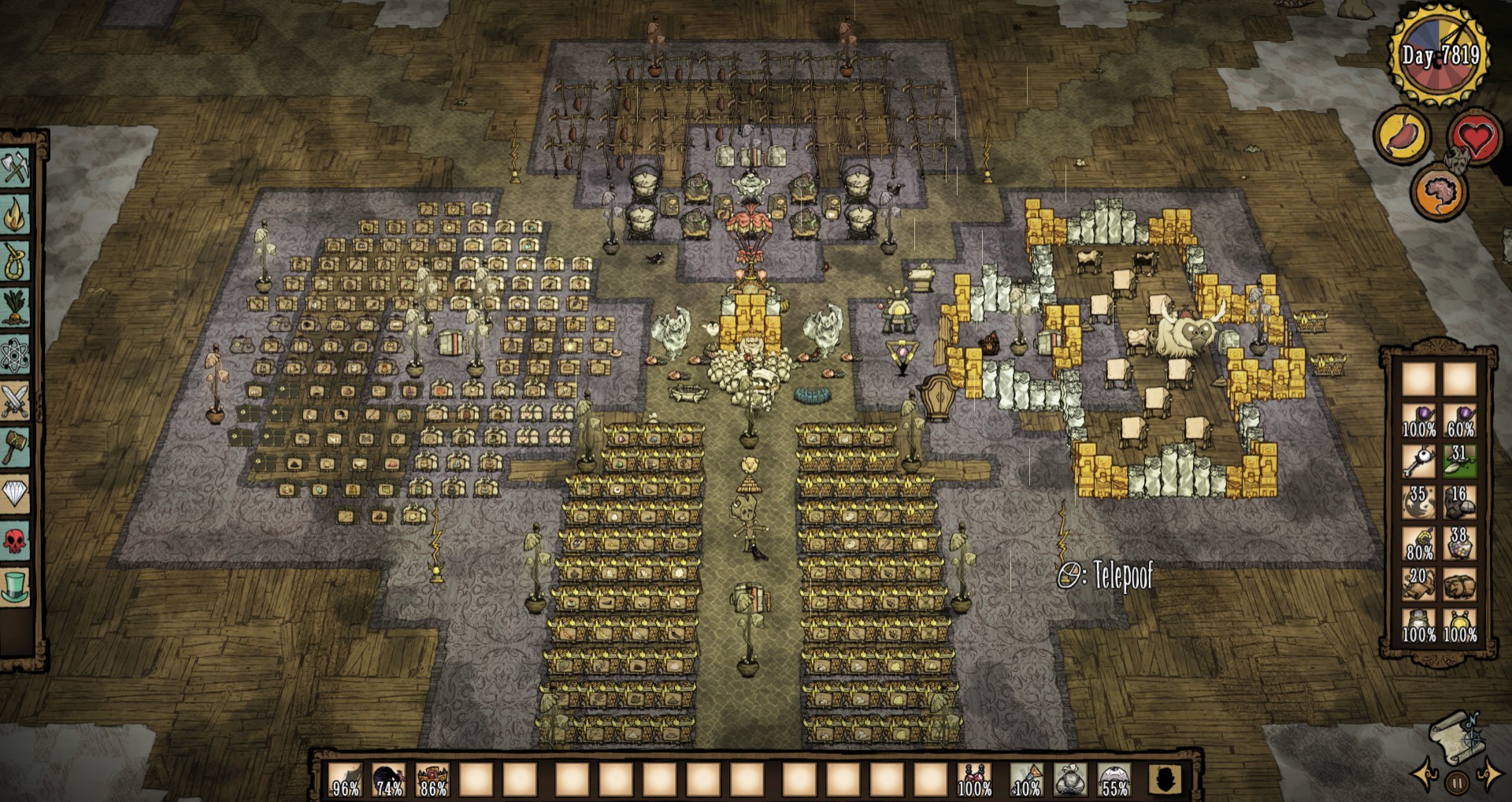Rotate camera with the right arrow
1512x802 pixels.
pyautogui.click(x=1490, y=776)
